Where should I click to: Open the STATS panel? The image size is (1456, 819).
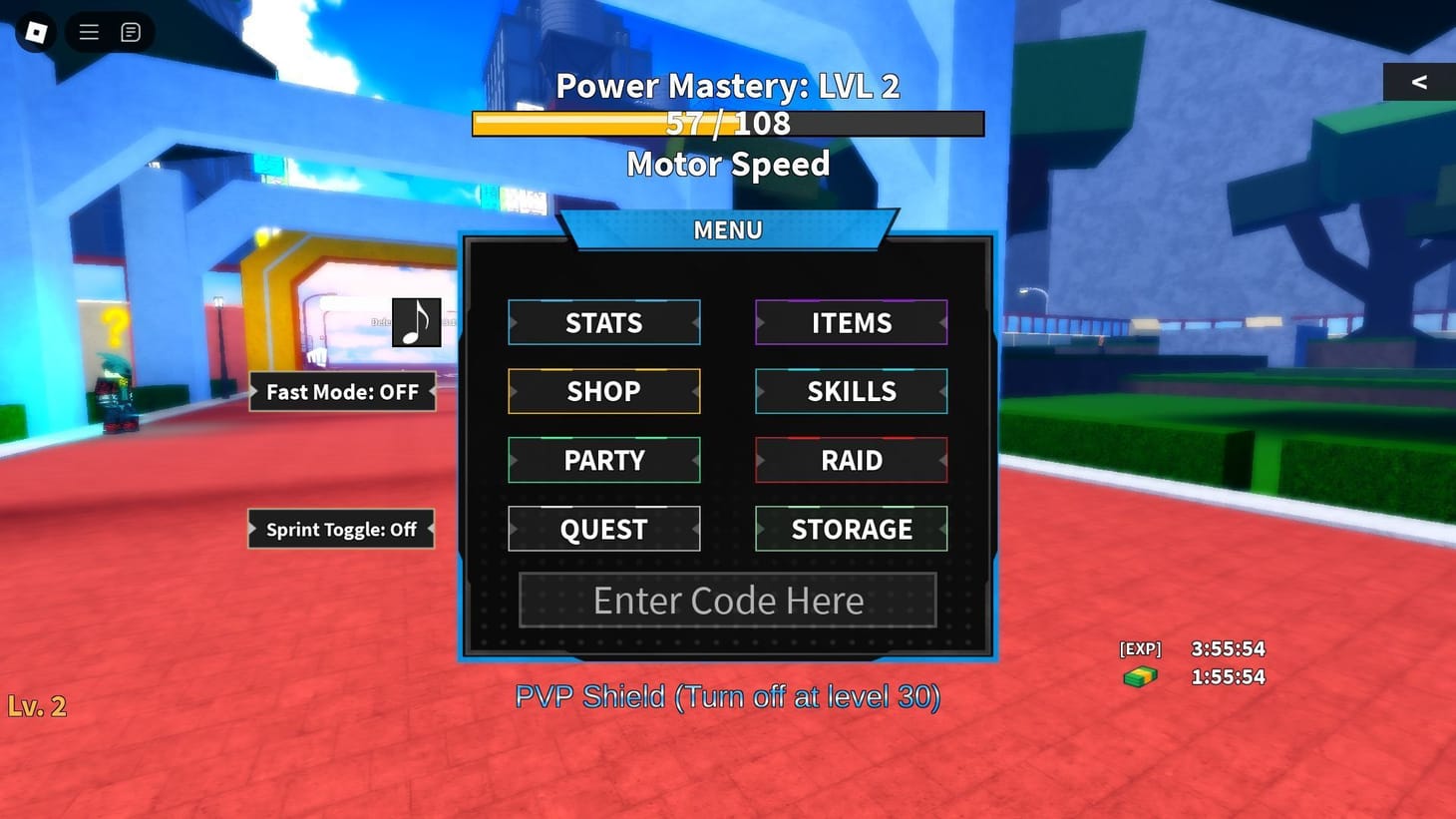[x=603, y=322]
